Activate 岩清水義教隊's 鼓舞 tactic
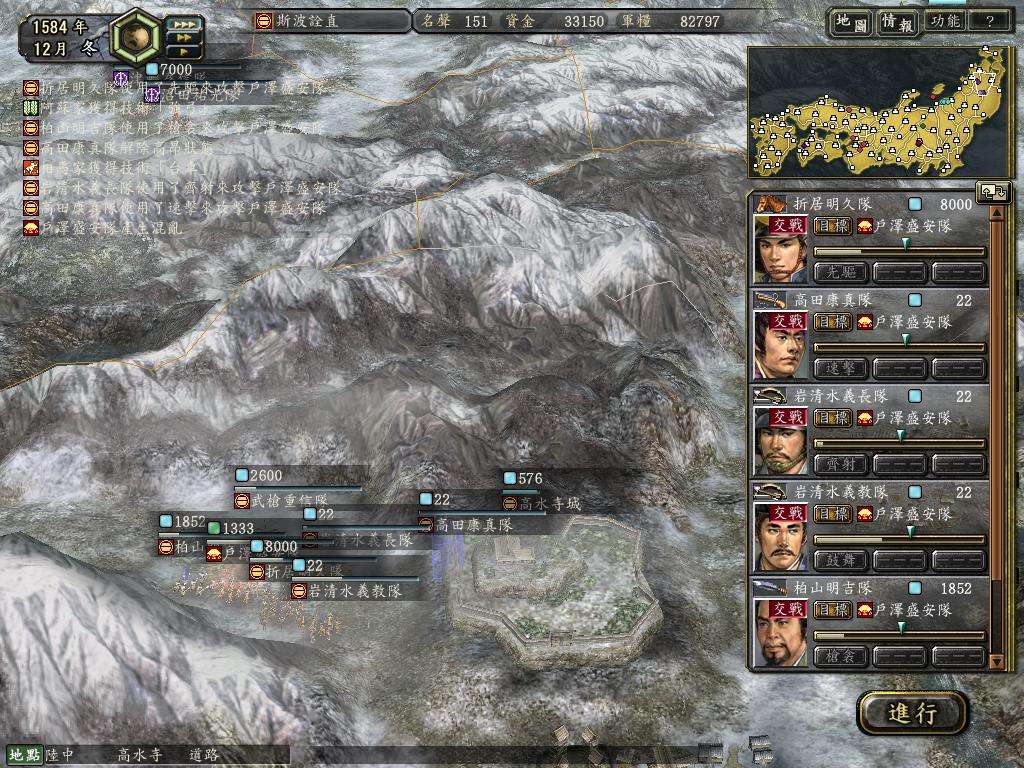Image resolution: width=1024 pixels, height=768 pixels. 842,561
